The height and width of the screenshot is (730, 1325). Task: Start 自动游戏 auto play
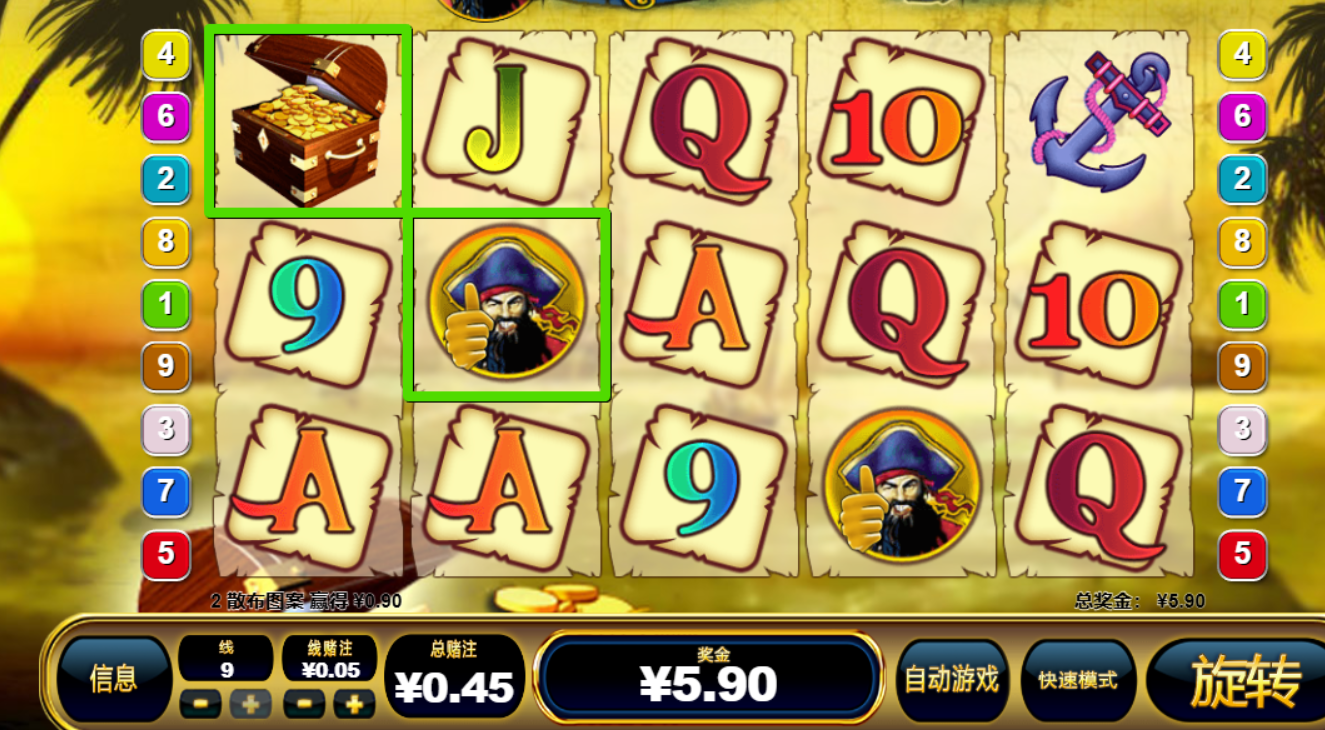click(951, 681)
